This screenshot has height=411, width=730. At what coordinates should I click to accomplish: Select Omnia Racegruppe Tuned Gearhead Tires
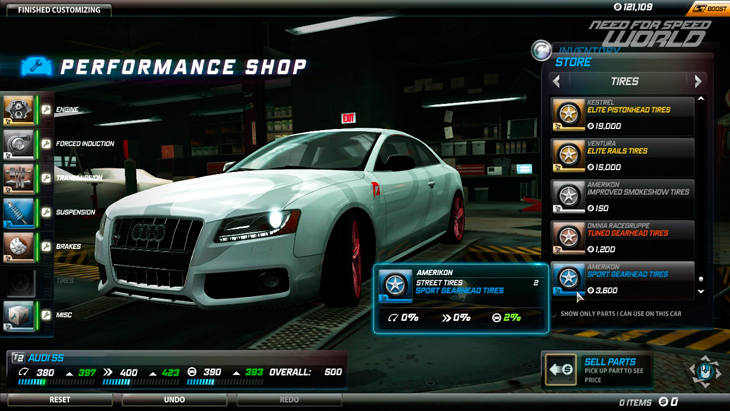point(622,238)
